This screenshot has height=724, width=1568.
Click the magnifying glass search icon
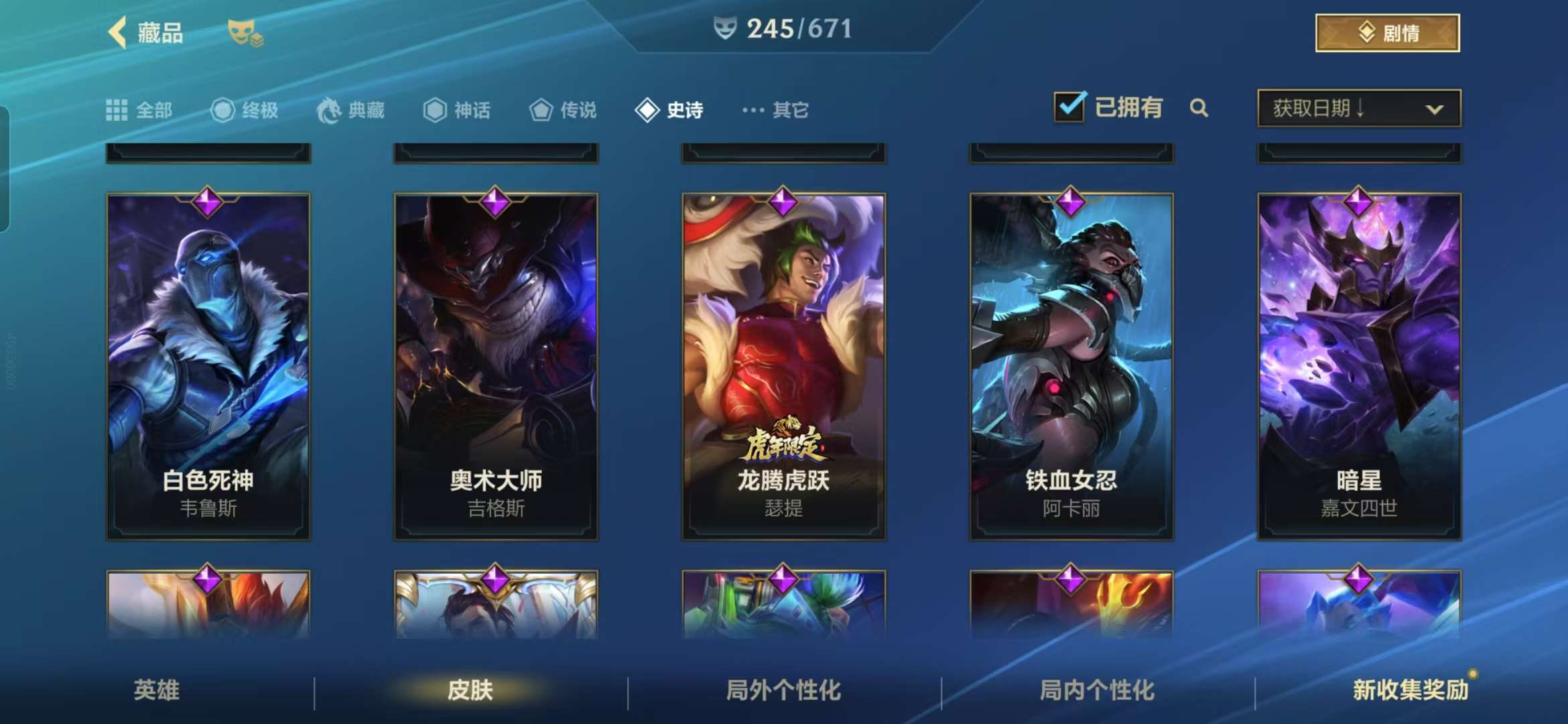(x=1199, y=108)
